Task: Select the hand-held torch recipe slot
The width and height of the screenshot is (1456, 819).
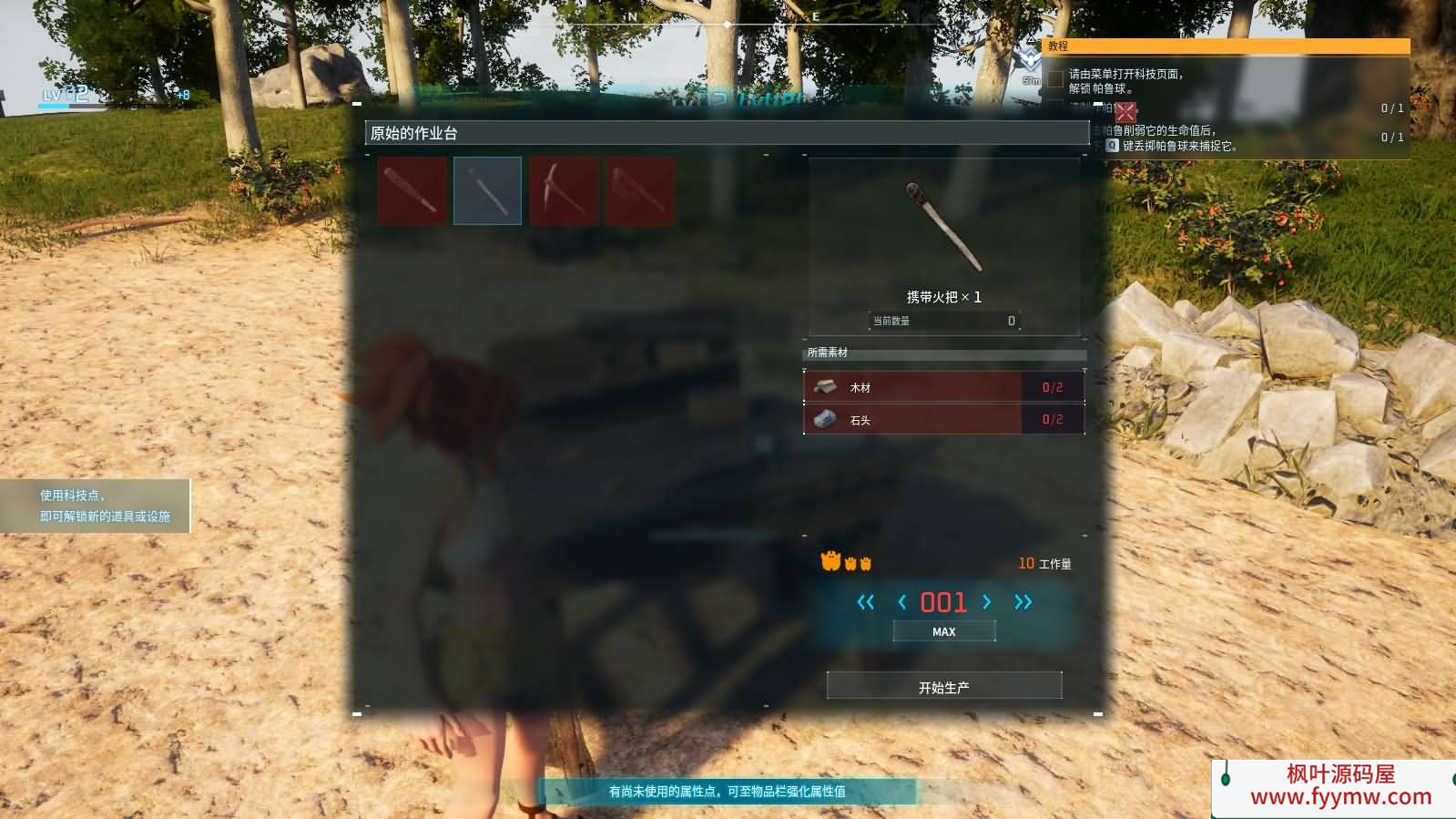Action: click(x=487, y=190)
